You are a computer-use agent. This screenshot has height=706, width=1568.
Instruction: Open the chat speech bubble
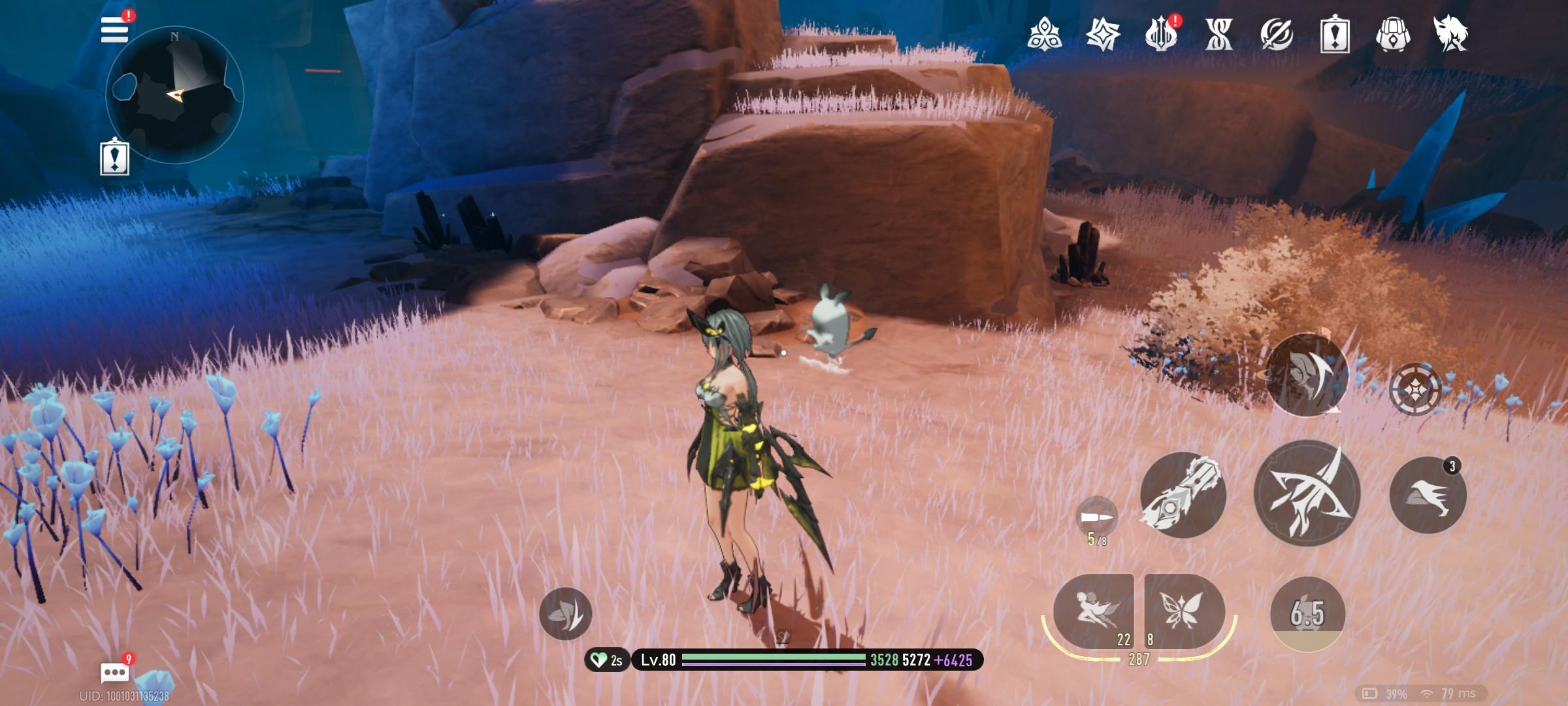(x=115, y=672)
